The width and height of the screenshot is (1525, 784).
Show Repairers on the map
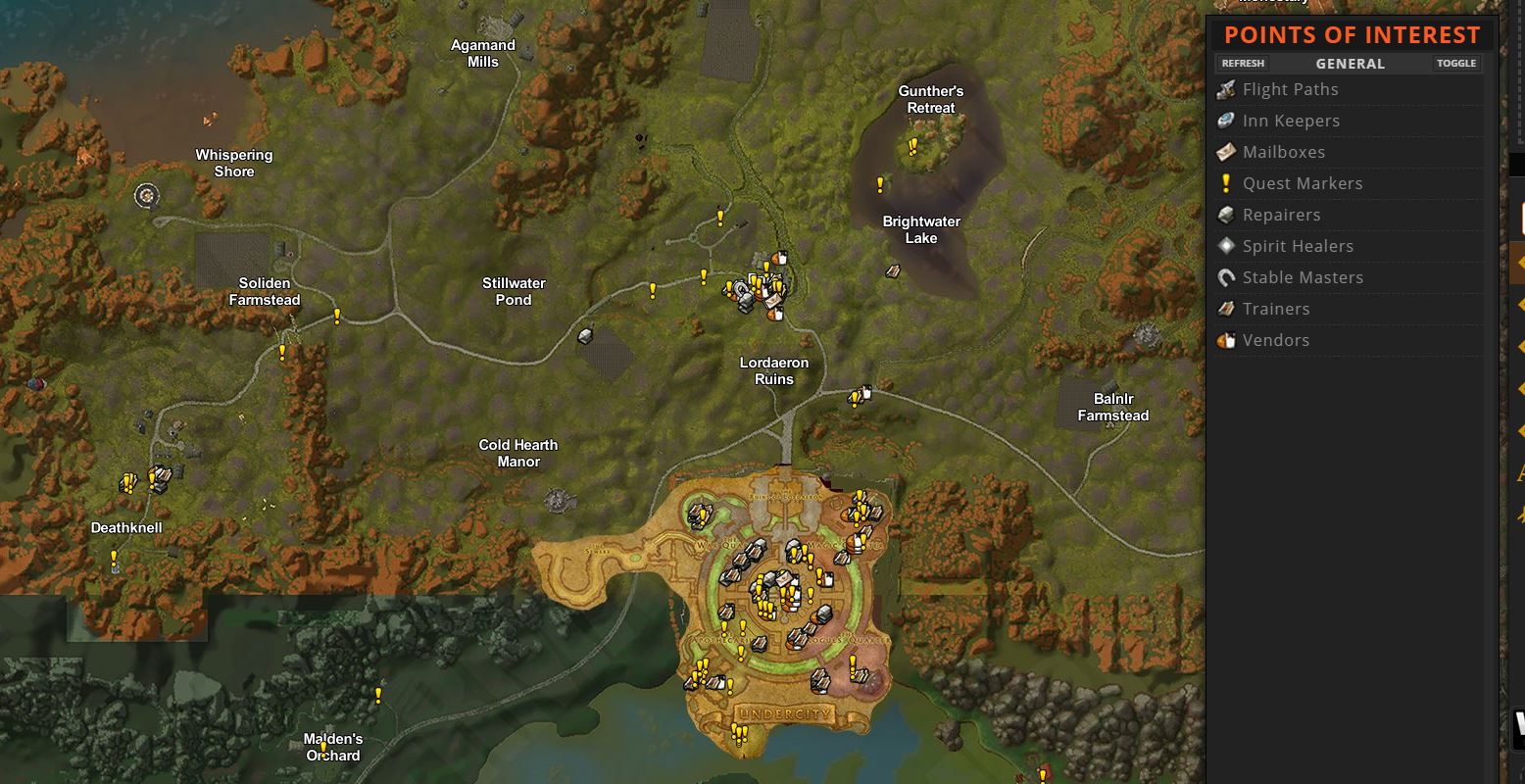(1281, 215)
